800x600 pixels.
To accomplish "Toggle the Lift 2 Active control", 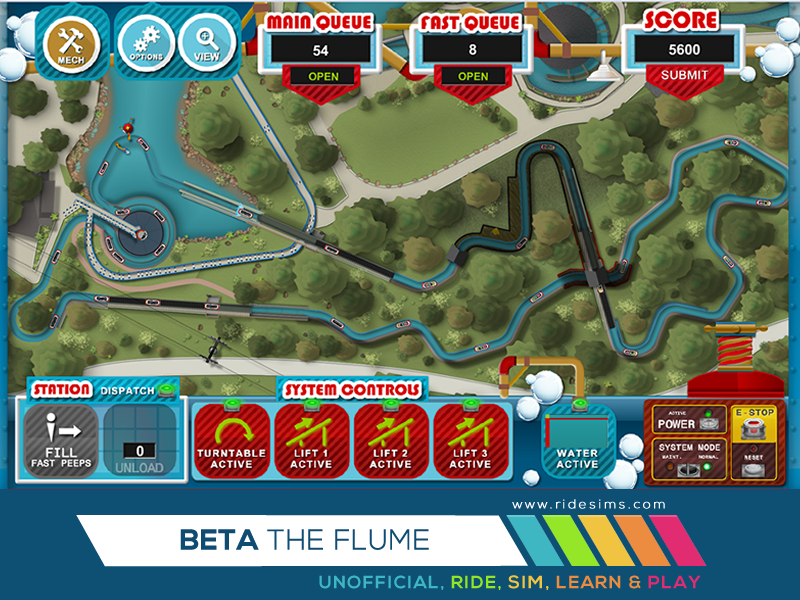I will pyautogui.click(x=390, y=440).
